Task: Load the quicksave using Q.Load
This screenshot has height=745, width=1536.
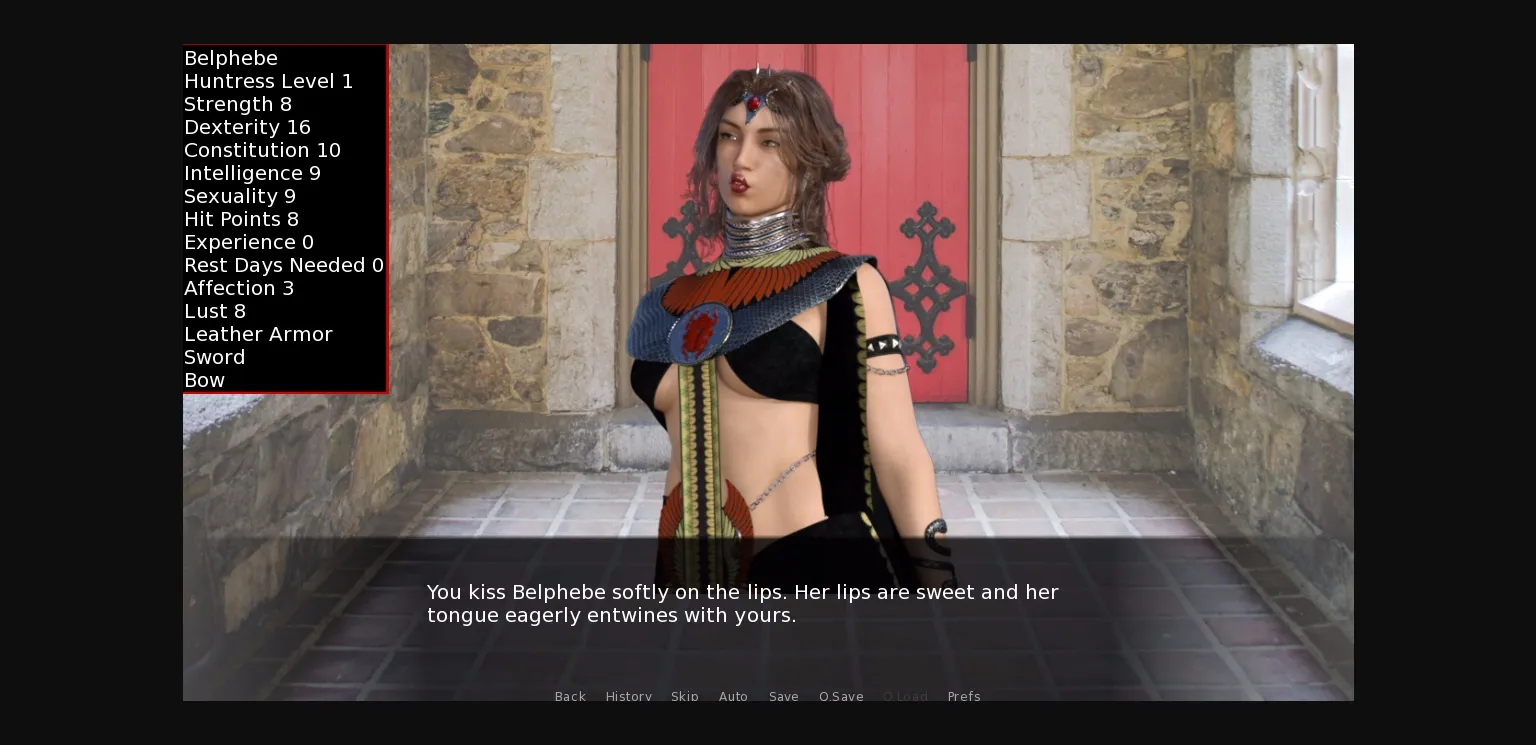Action: point(905,696)
